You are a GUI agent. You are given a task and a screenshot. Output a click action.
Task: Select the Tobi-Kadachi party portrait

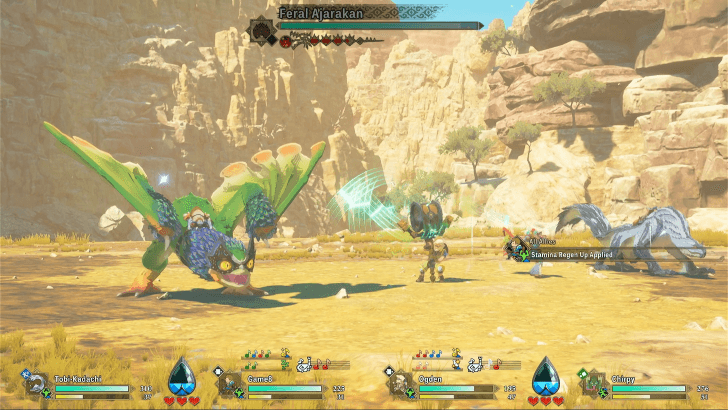point(37,383)
